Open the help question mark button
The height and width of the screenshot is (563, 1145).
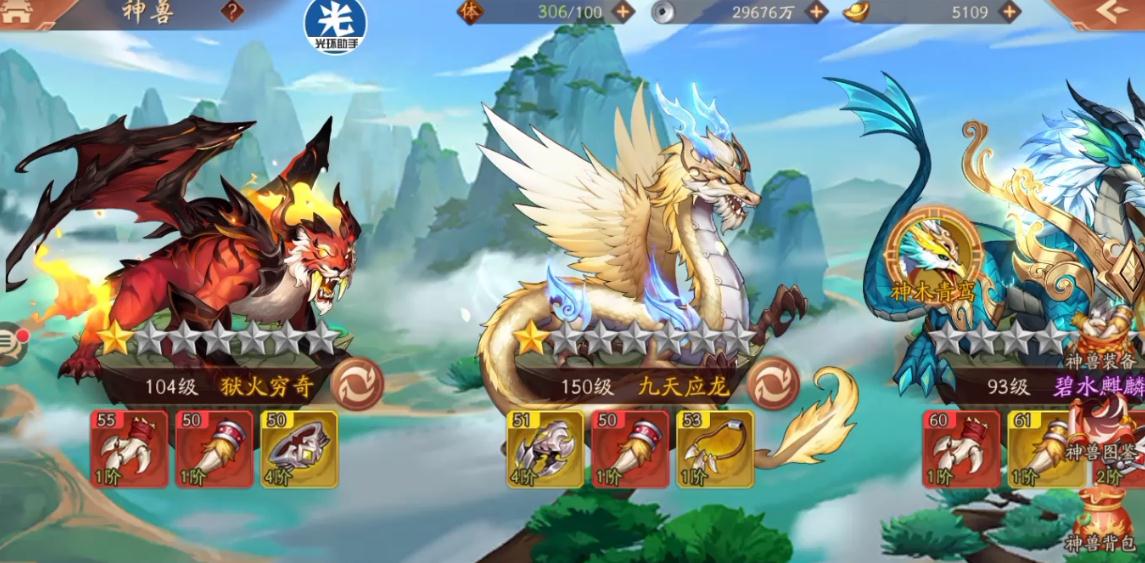[232, 12]
